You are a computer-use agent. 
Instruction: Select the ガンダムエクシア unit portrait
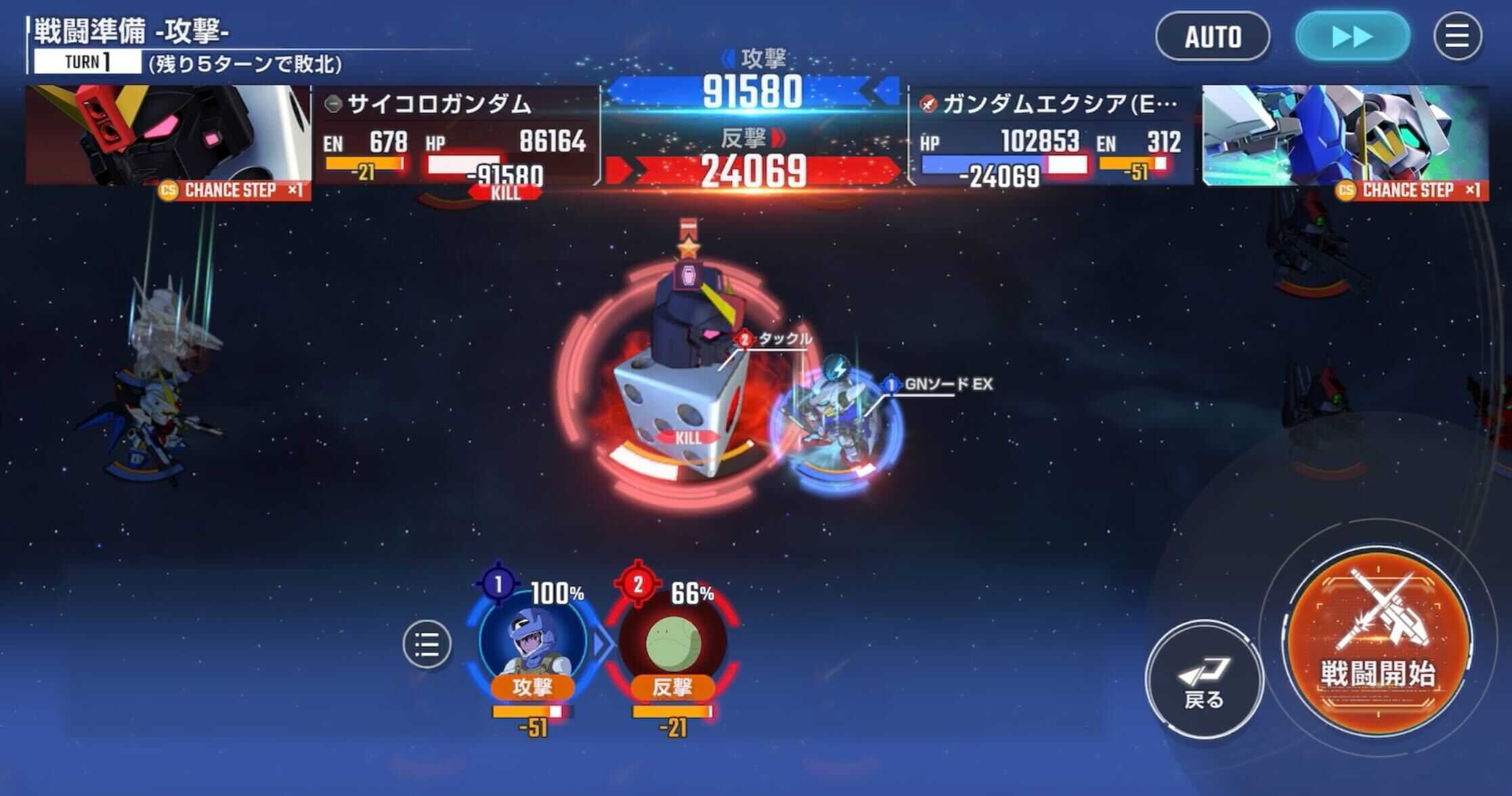pyautogui.click(x=1347, y=132)
